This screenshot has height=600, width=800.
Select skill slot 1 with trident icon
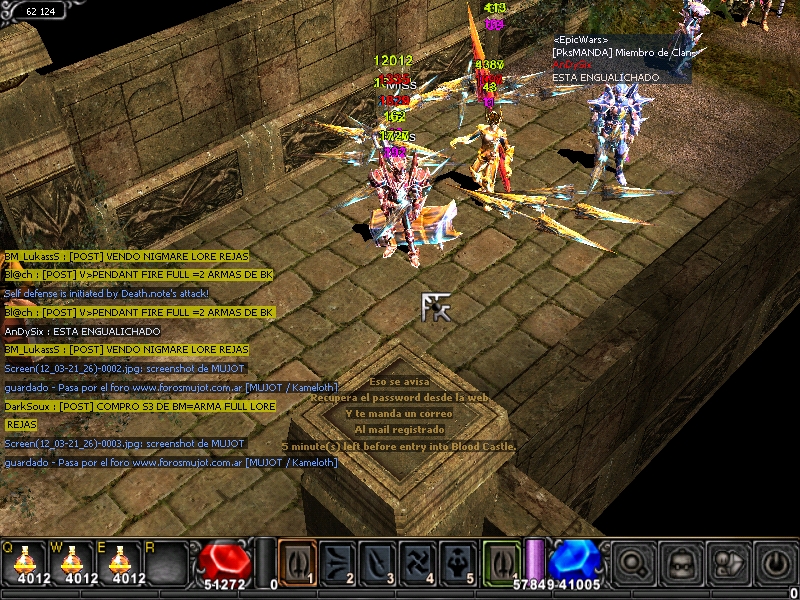[297, 561]
